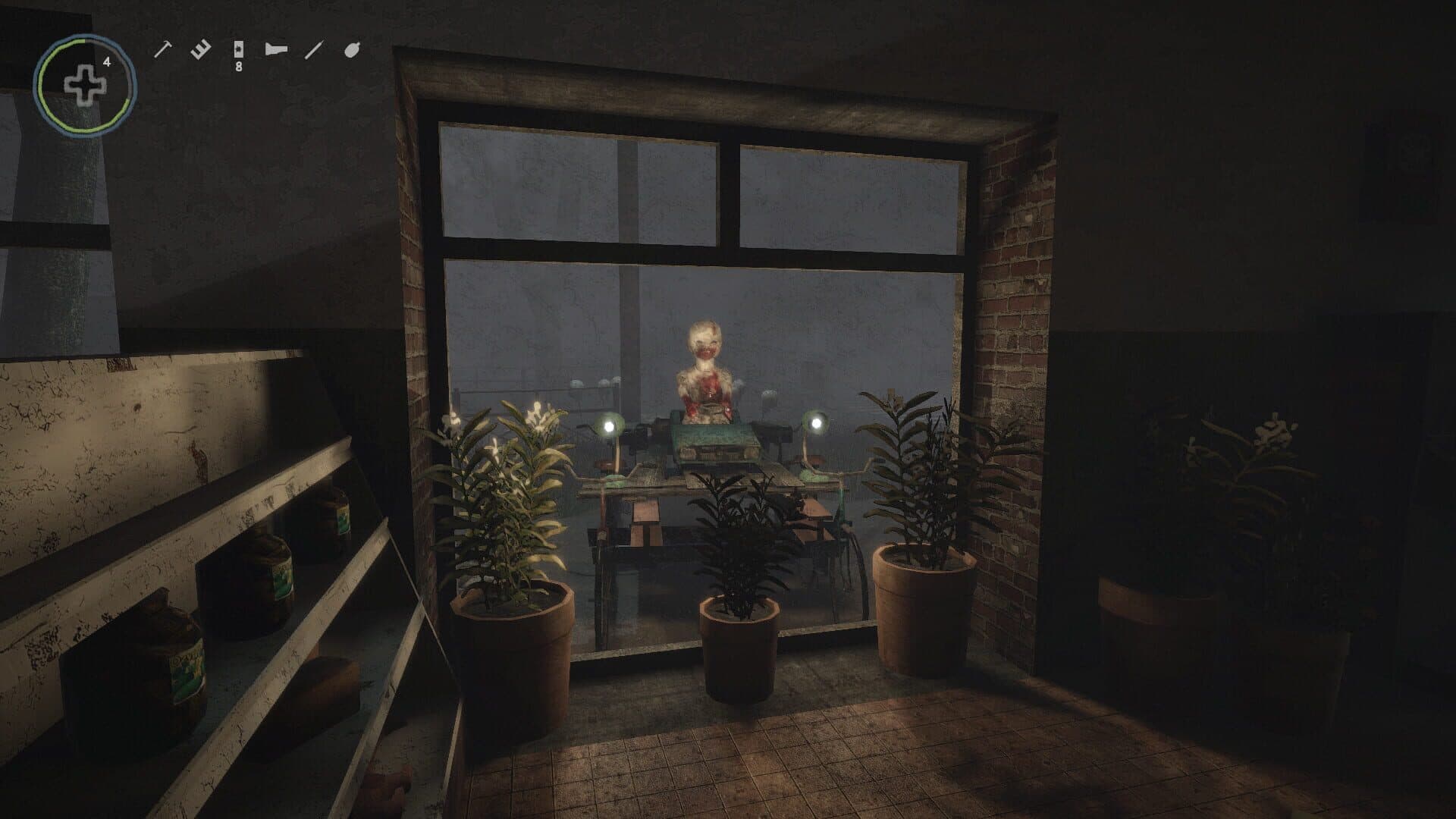Select the E-shaped tool icon

(x=200, y=51)
